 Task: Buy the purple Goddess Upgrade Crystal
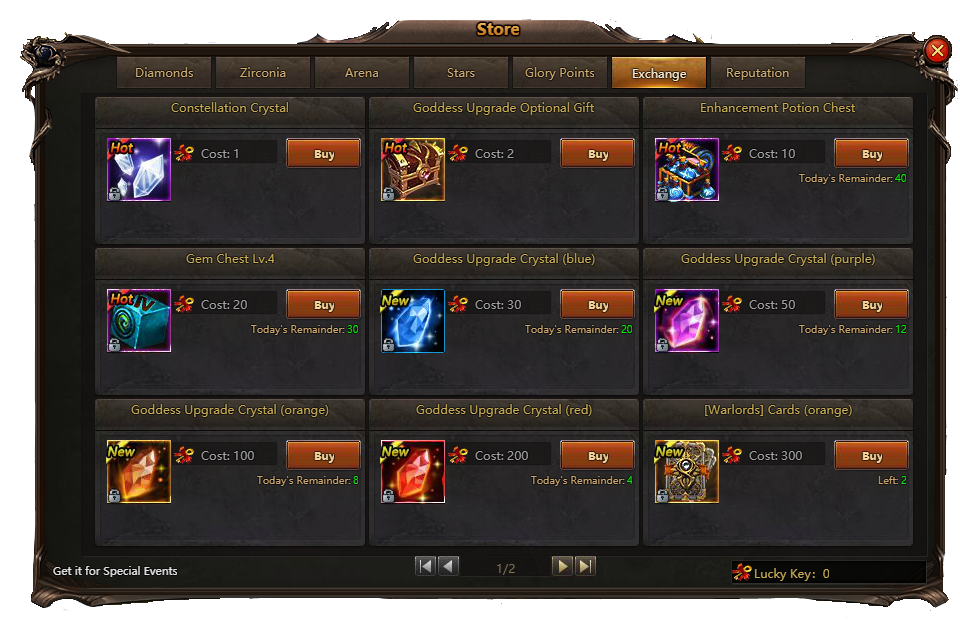point(872,305)
